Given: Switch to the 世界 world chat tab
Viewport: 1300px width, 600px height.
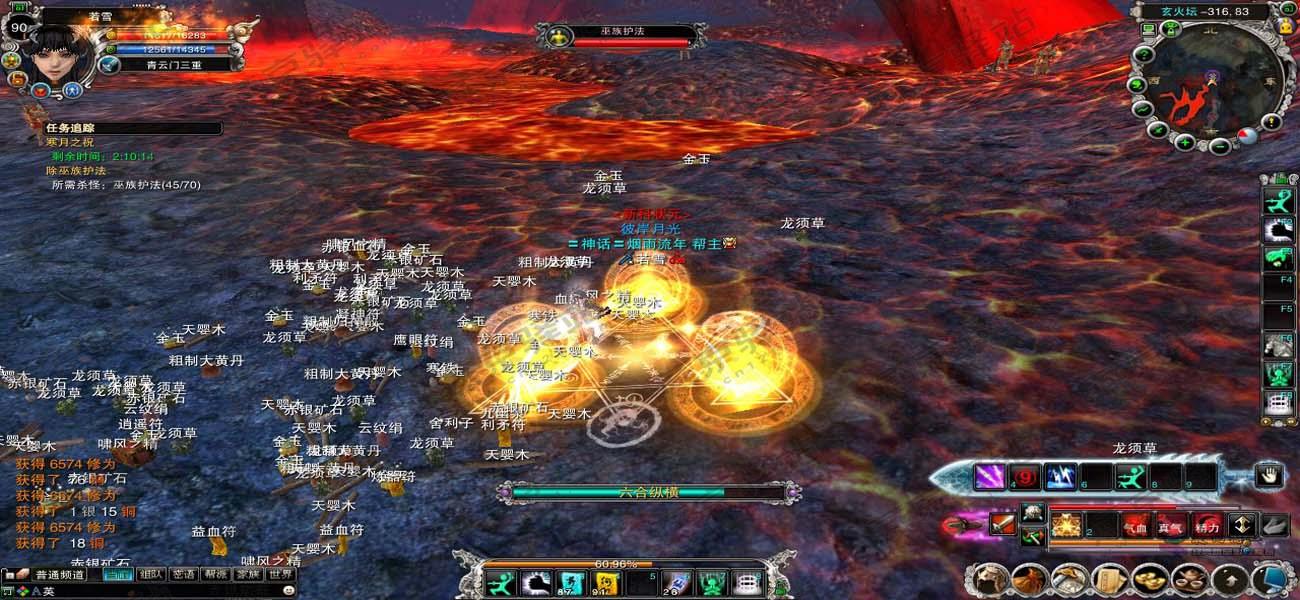Looking at the screenshot, I should tap(281, 575).
